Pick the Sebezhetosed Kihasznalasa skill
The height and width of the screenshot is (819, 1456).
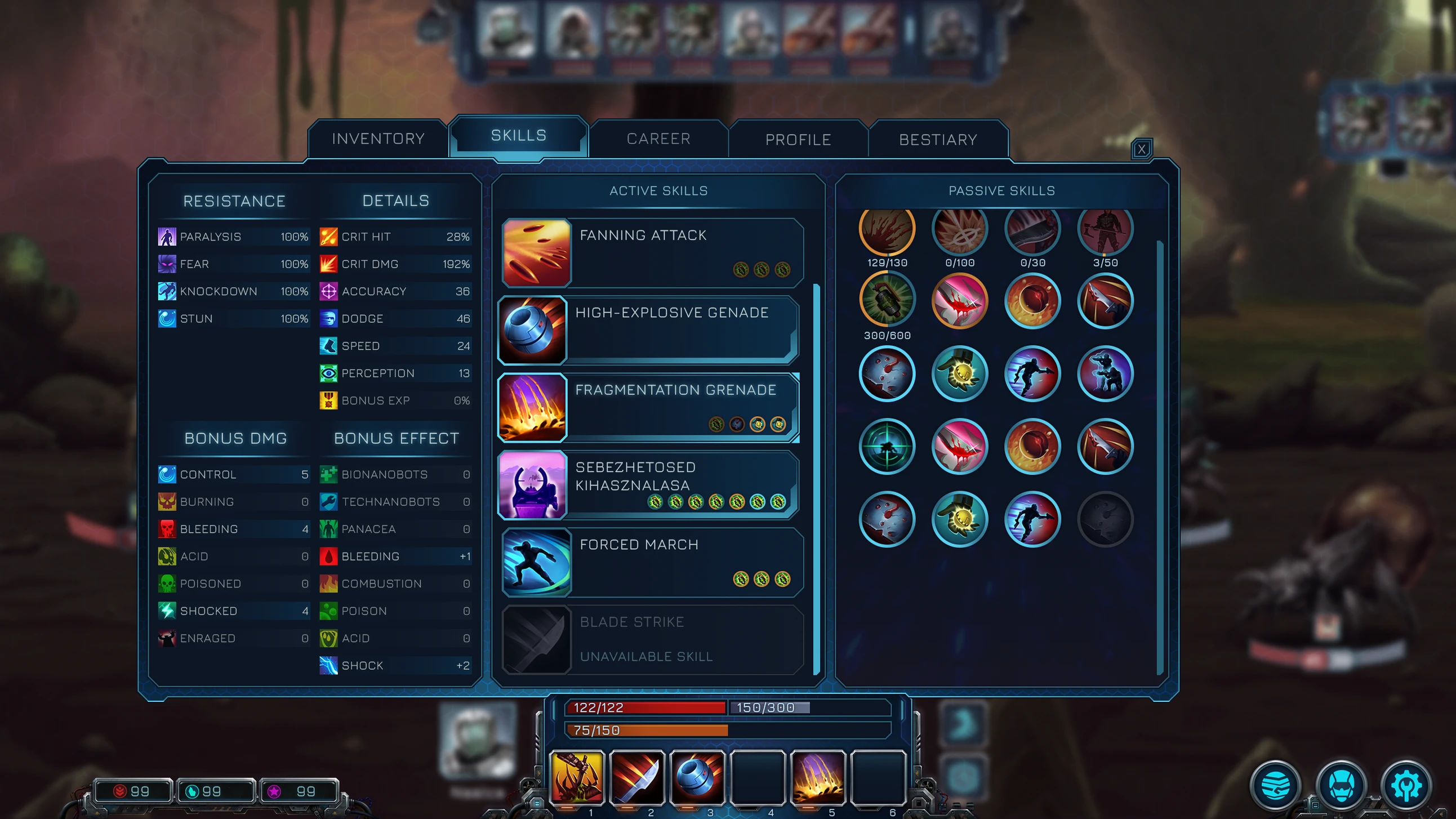(x=648, y=485)
